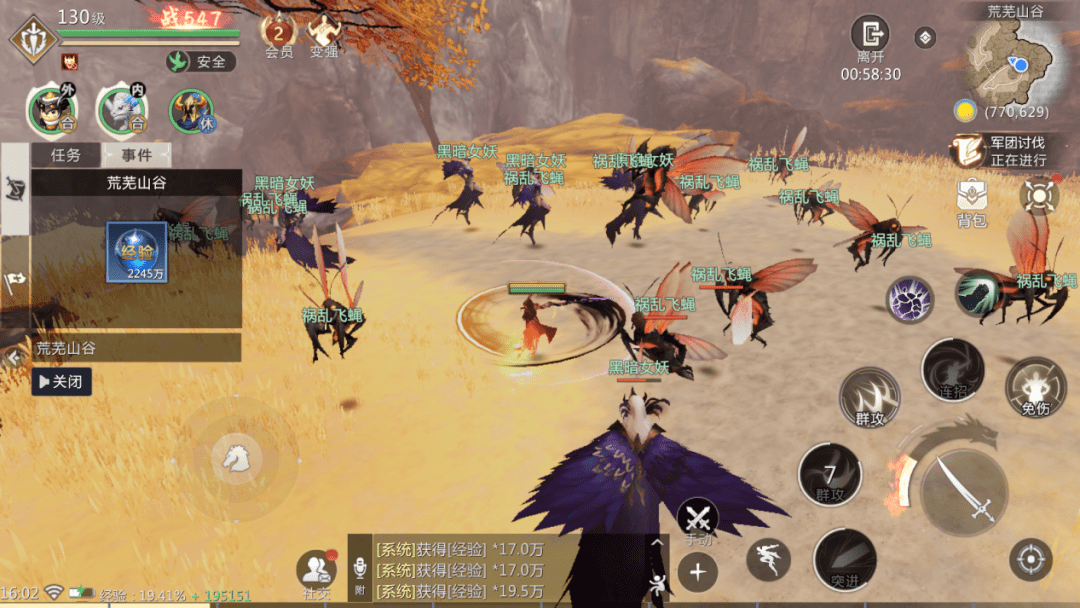
Task: Select the 经验 2245万 reward icon
Action: coord(137,251)
